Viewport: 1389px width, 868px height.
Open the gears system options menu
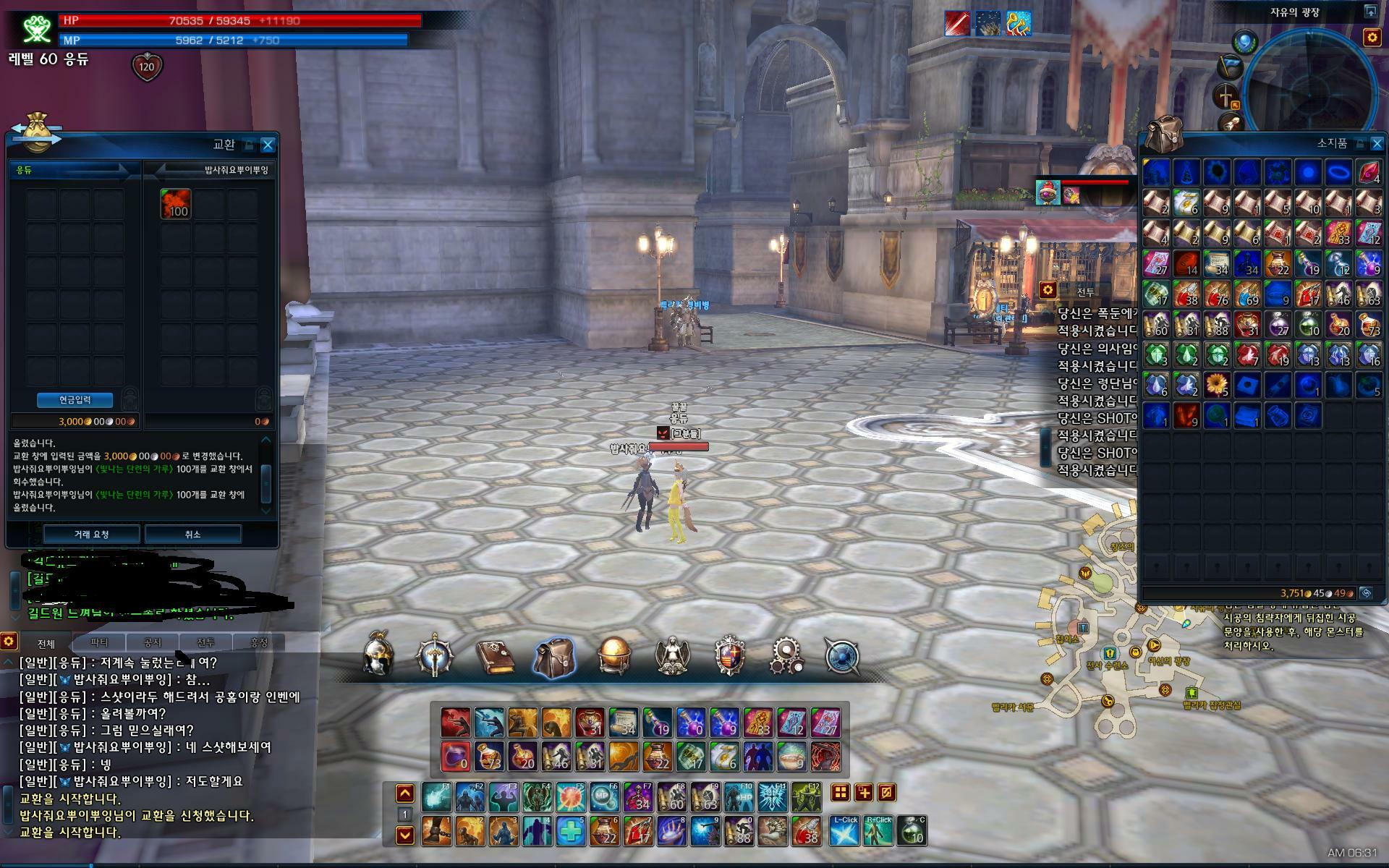pyautogui.click(x=786, y=656)
